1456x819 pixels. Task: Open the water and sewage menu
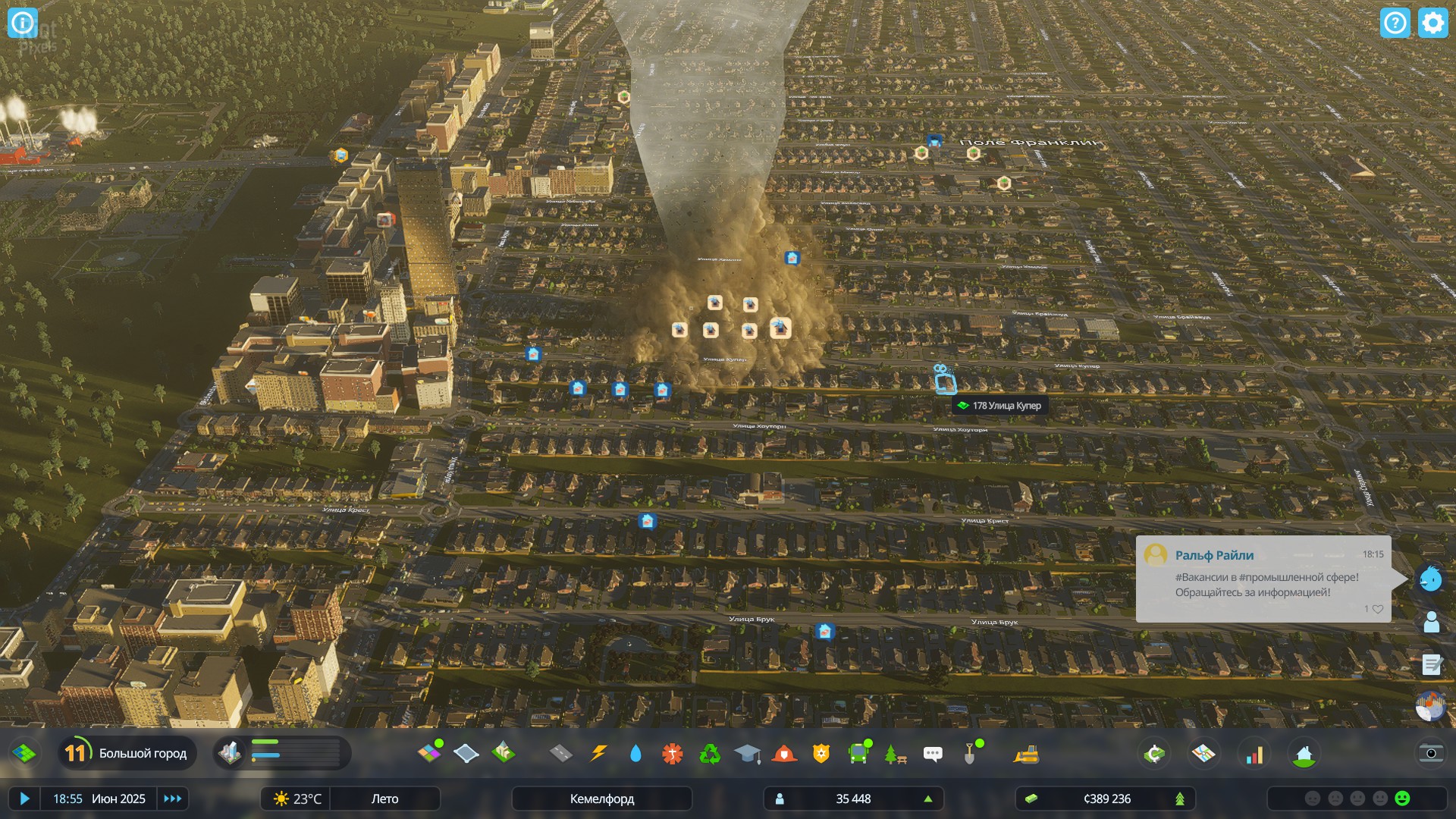coord(635,753)
